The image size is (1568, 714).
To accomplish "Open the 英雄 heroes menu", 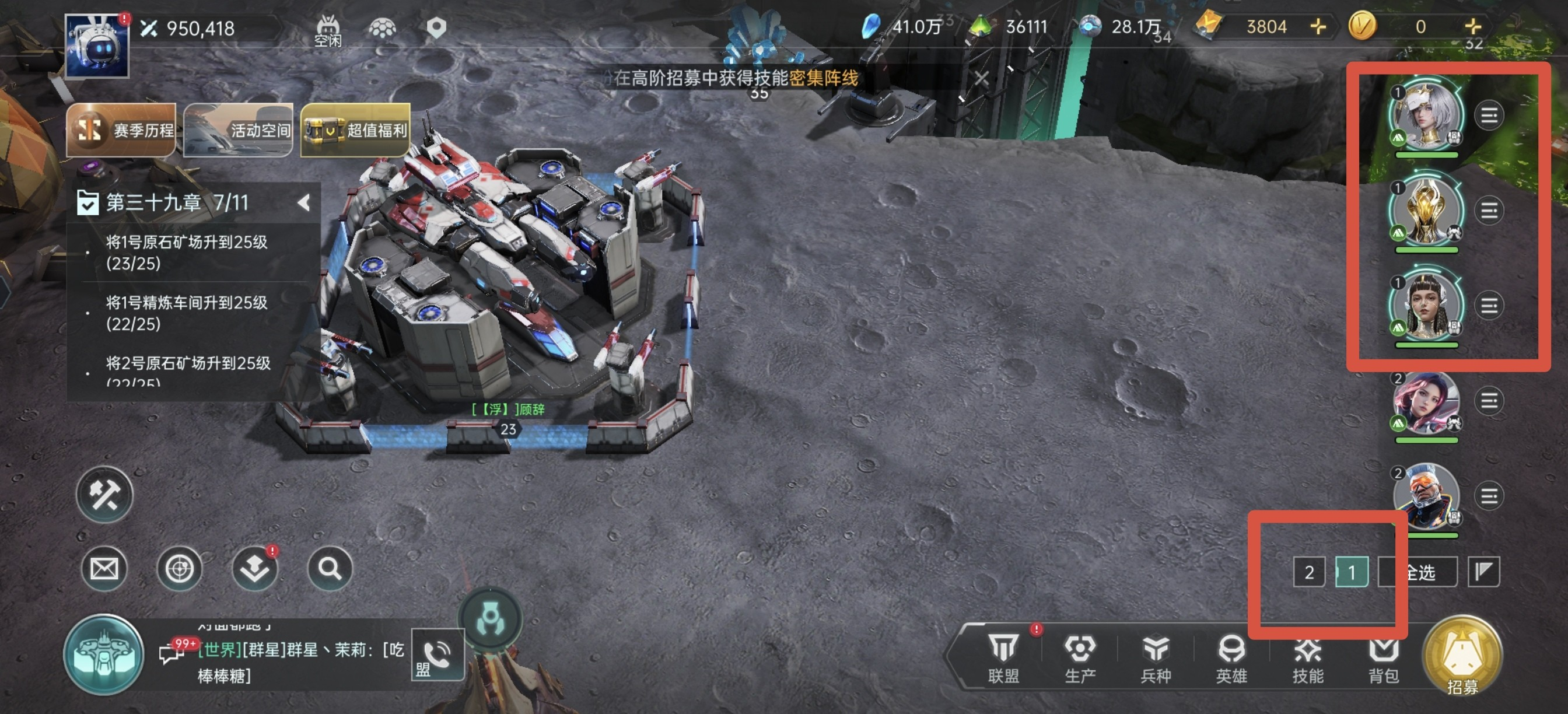I will pyautogui.click(x=1231, y=657).
